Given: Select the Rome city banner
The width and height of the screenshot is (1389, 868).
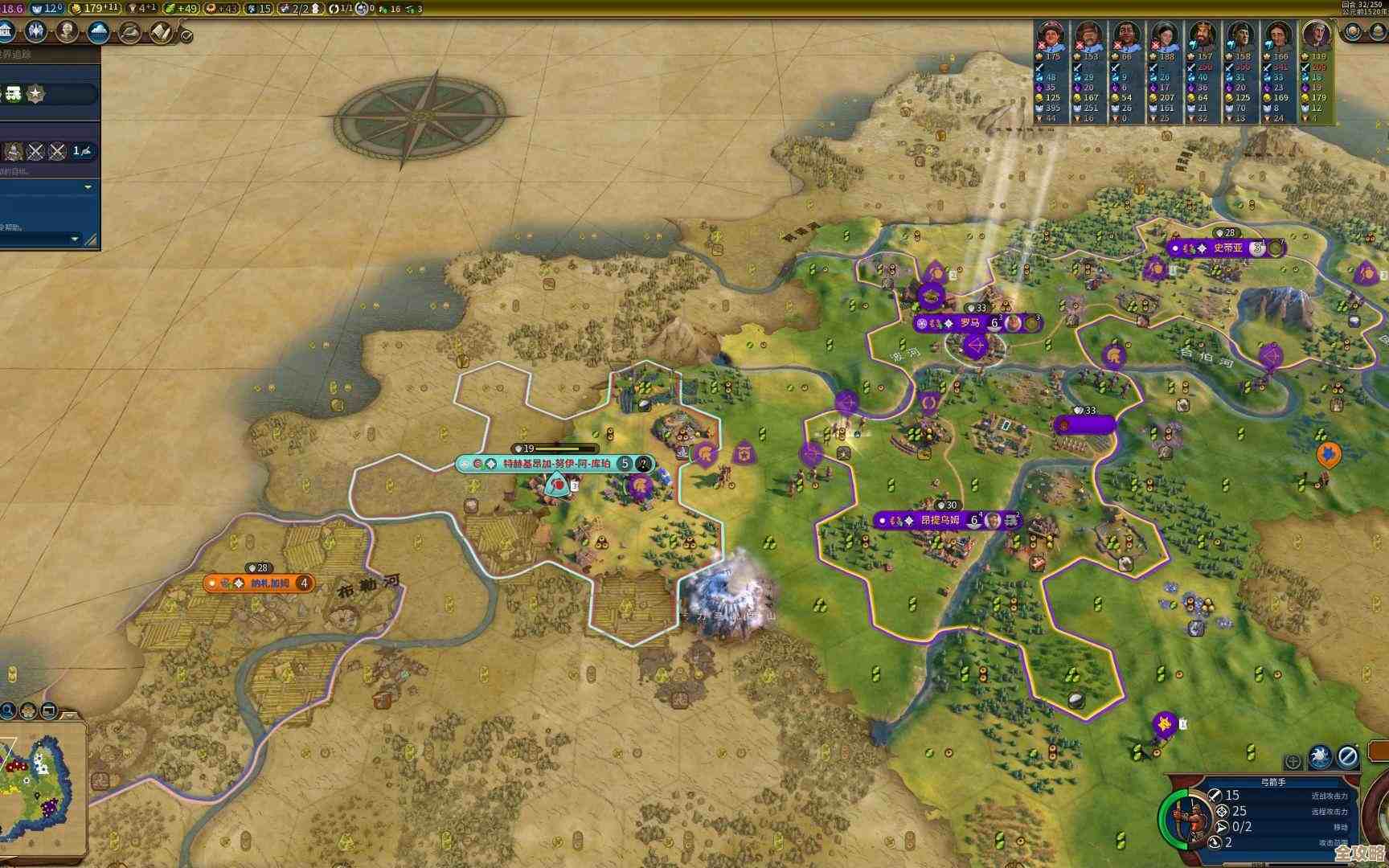Looking at the screenshot, I should click(x=970, y=325).
